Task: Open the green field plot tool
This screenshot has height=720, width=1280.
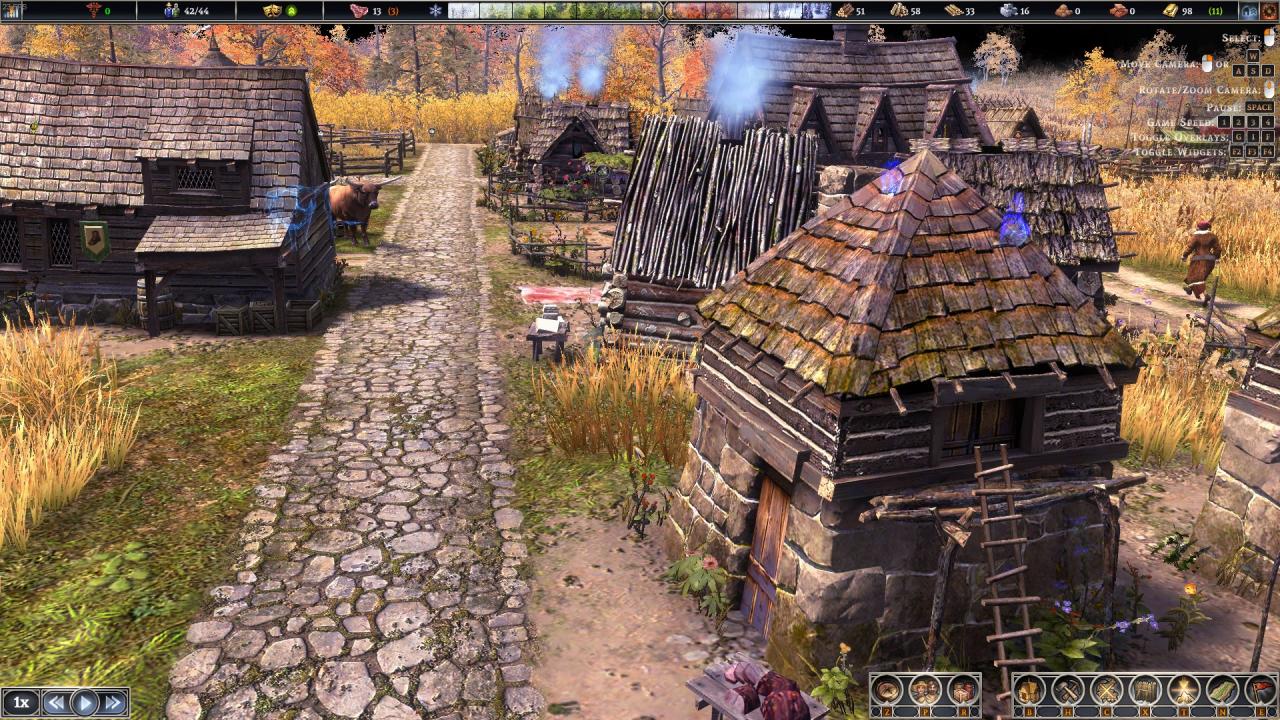Action: (x=1222, y=690)
